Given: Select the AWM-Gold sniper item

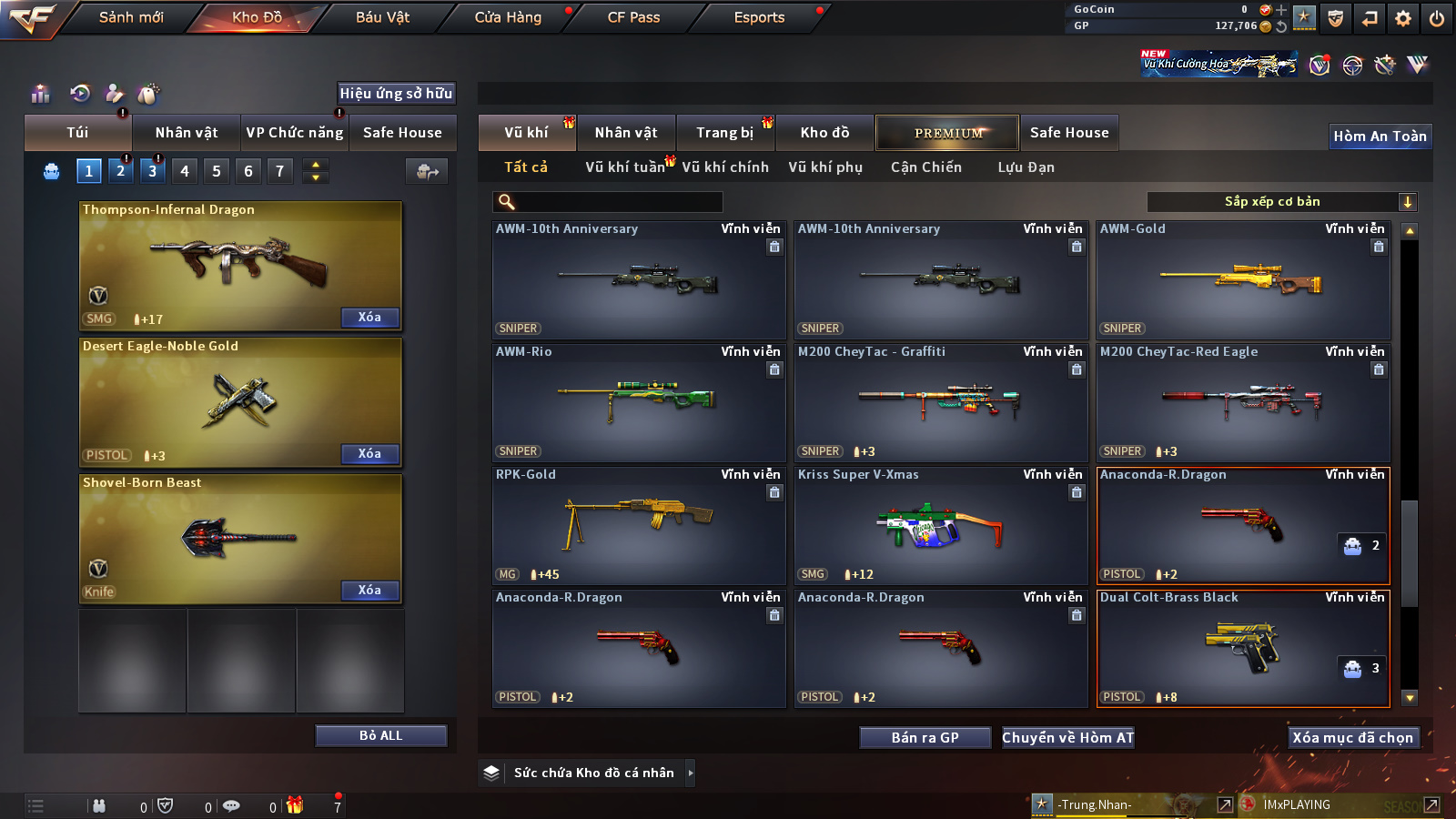Looking at the screenshot, I should (x=1243, y=280).
